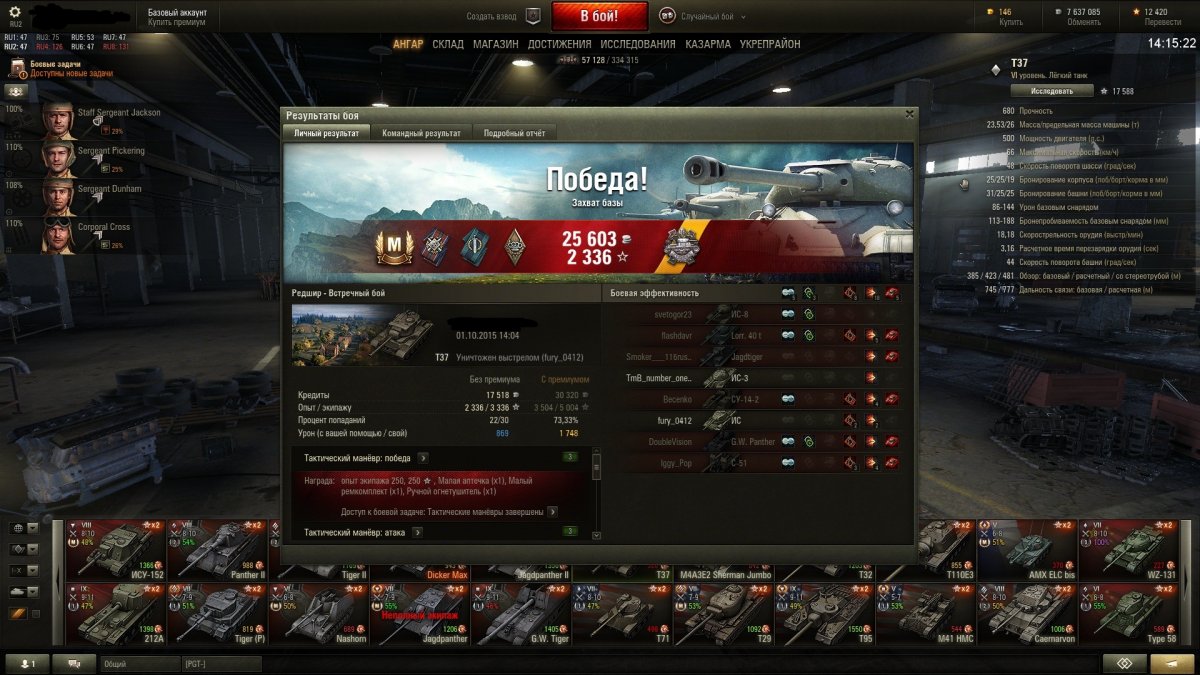The width and height of the screenshot is (1200, 675).
Task: Open ДОСТИЖЕНИЯ achievements section
Action: tap(560, 44)
